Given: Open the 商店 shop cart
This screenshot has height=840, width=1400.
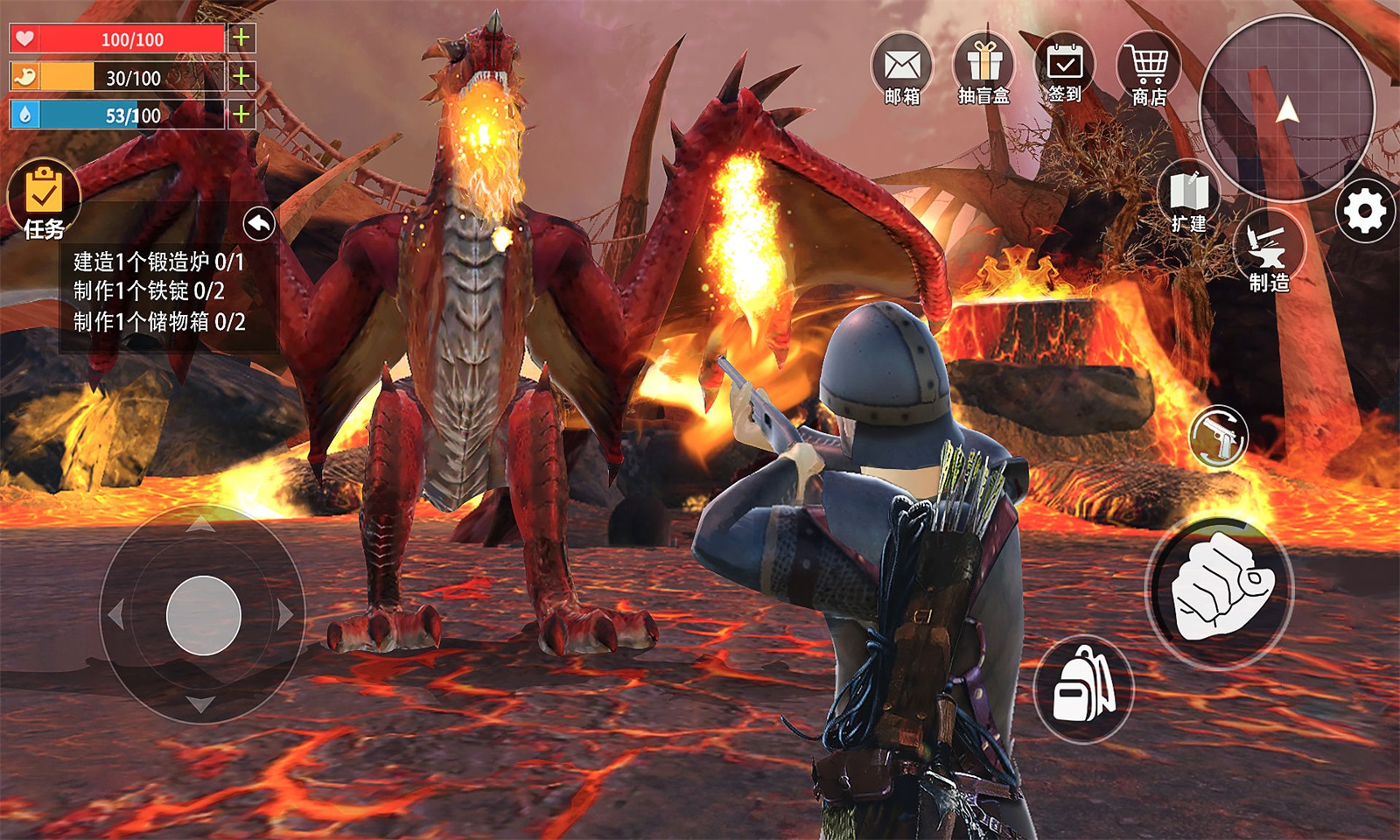Looking at the screenshot, I should (1148, 68).
